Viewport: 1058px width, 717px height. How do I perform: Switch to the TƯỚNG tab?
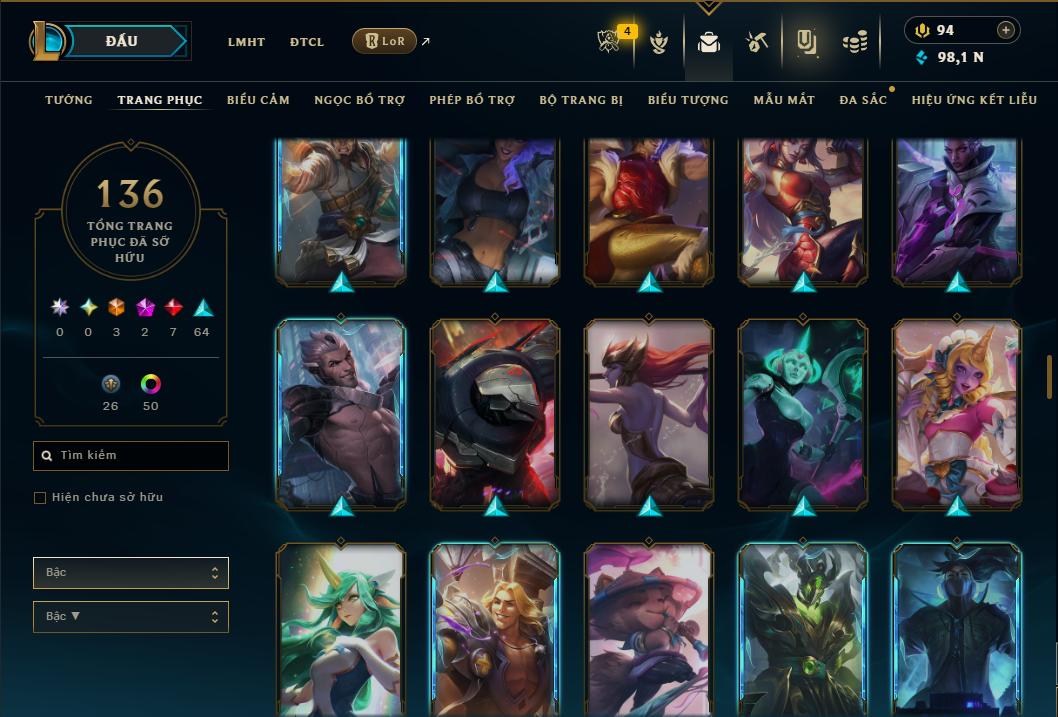[x=69, y=100]
